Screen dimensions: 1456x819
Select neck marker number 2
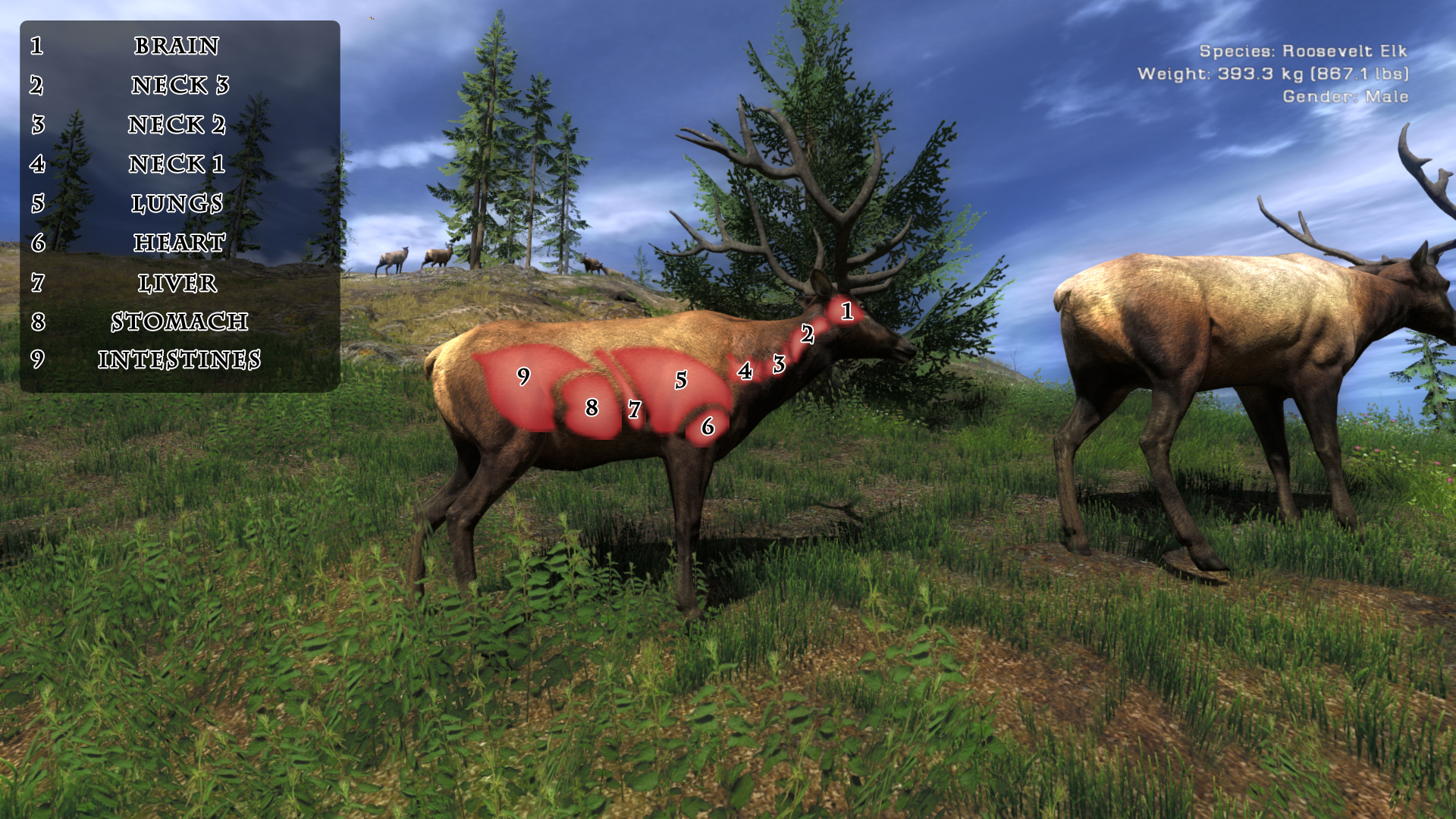[x=807, y=334]
